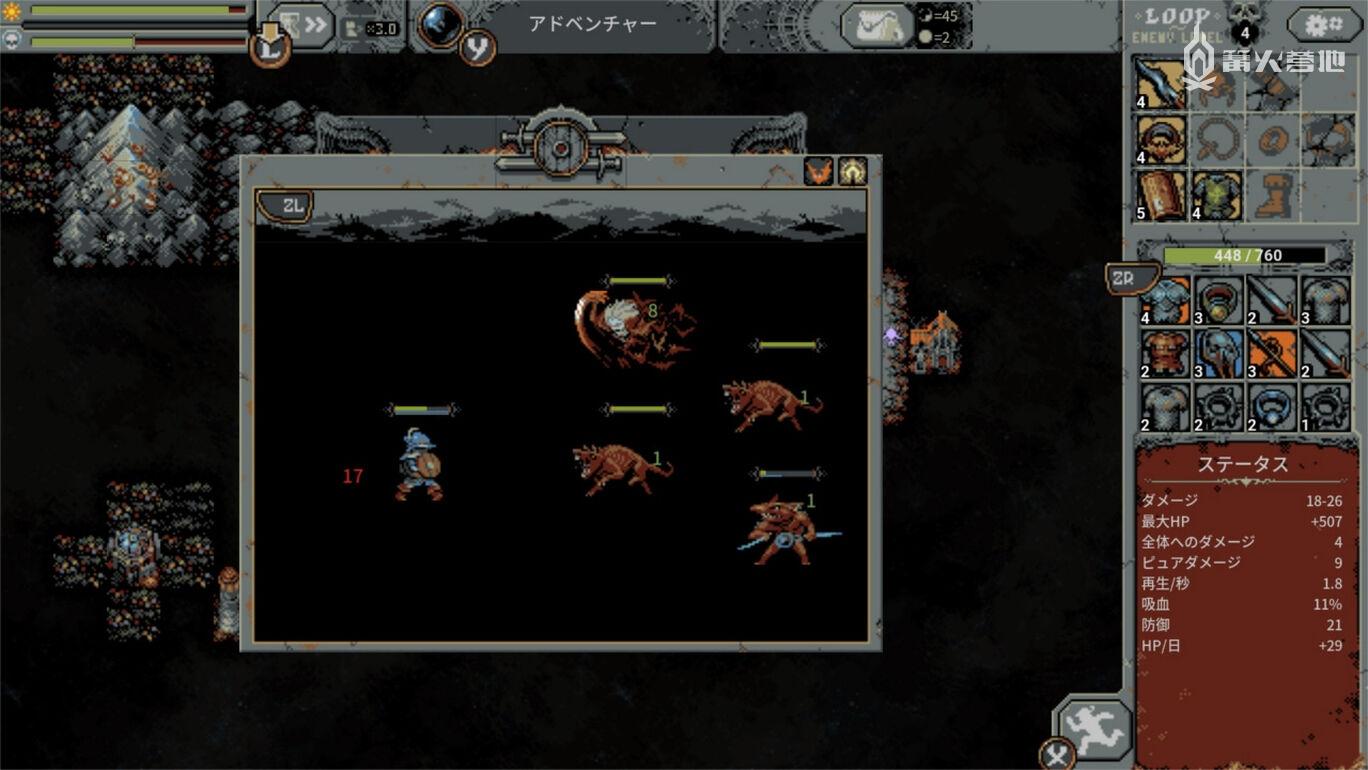
Task: Open the アドベンチャー menu
Action: pos(594,24)
